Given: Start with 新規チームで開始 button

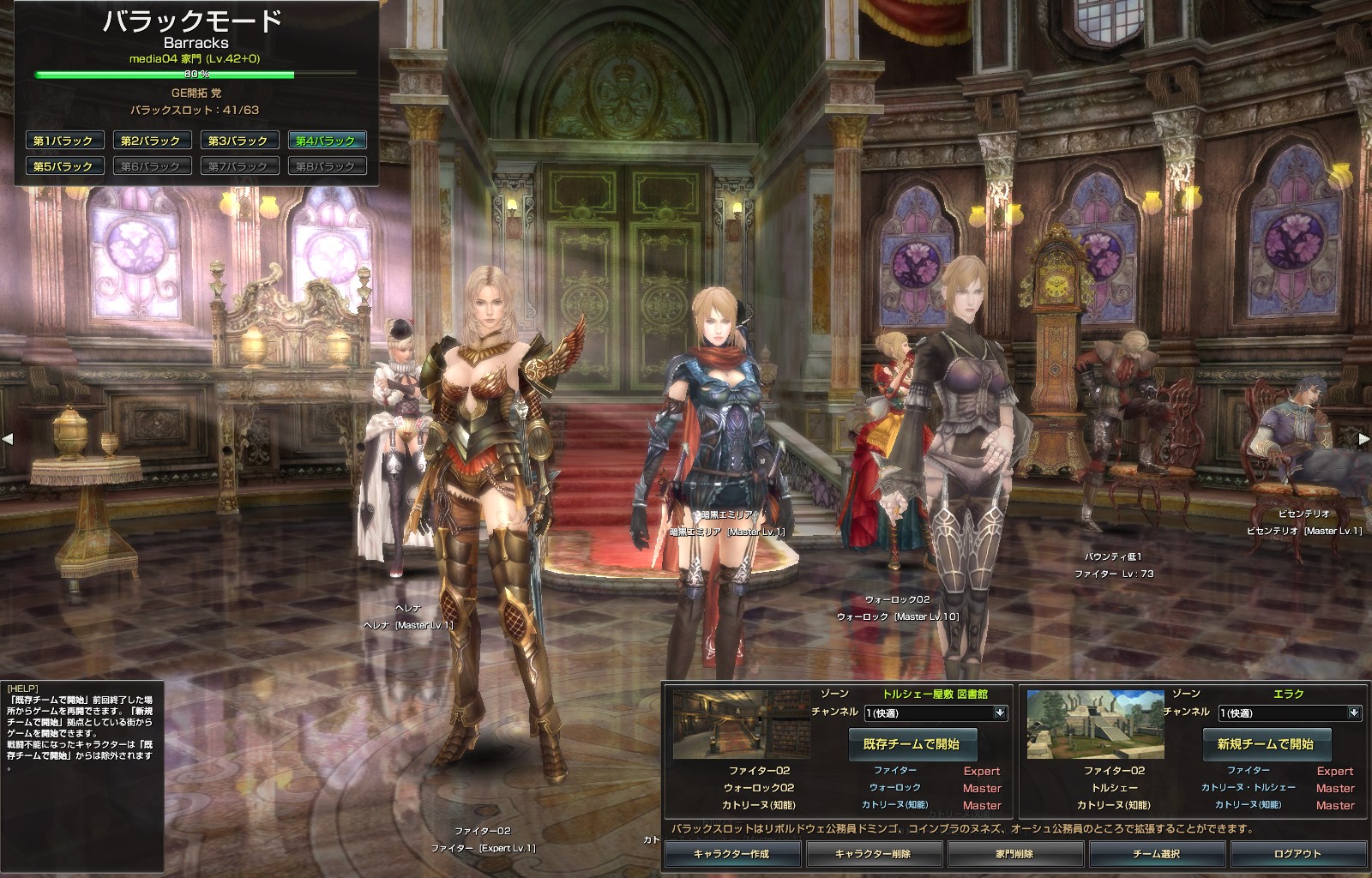Looking at the screenshot, I should (1266, 743).
